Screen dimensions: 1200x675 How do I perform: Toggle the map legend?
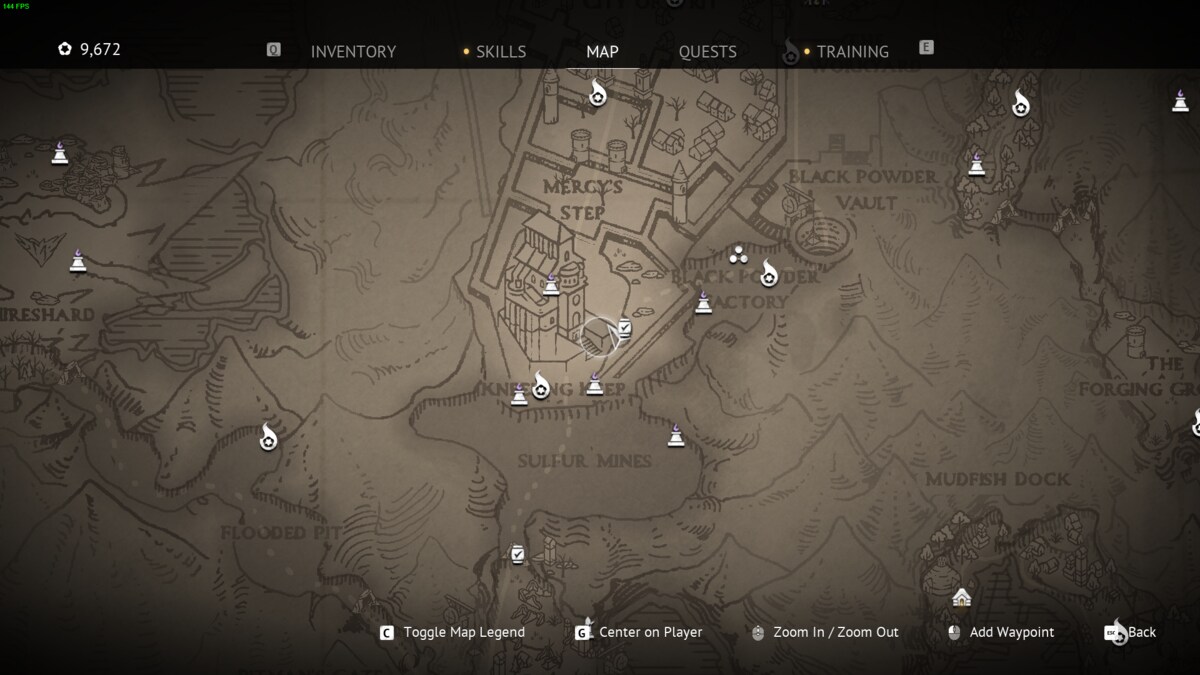[463, 632]
